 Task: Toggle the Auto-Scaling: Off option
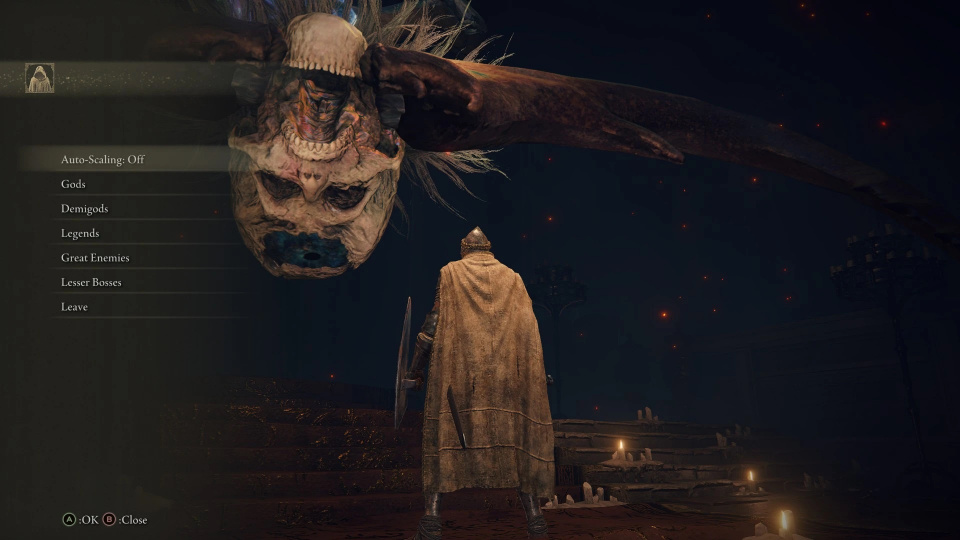tap(103, 159)
